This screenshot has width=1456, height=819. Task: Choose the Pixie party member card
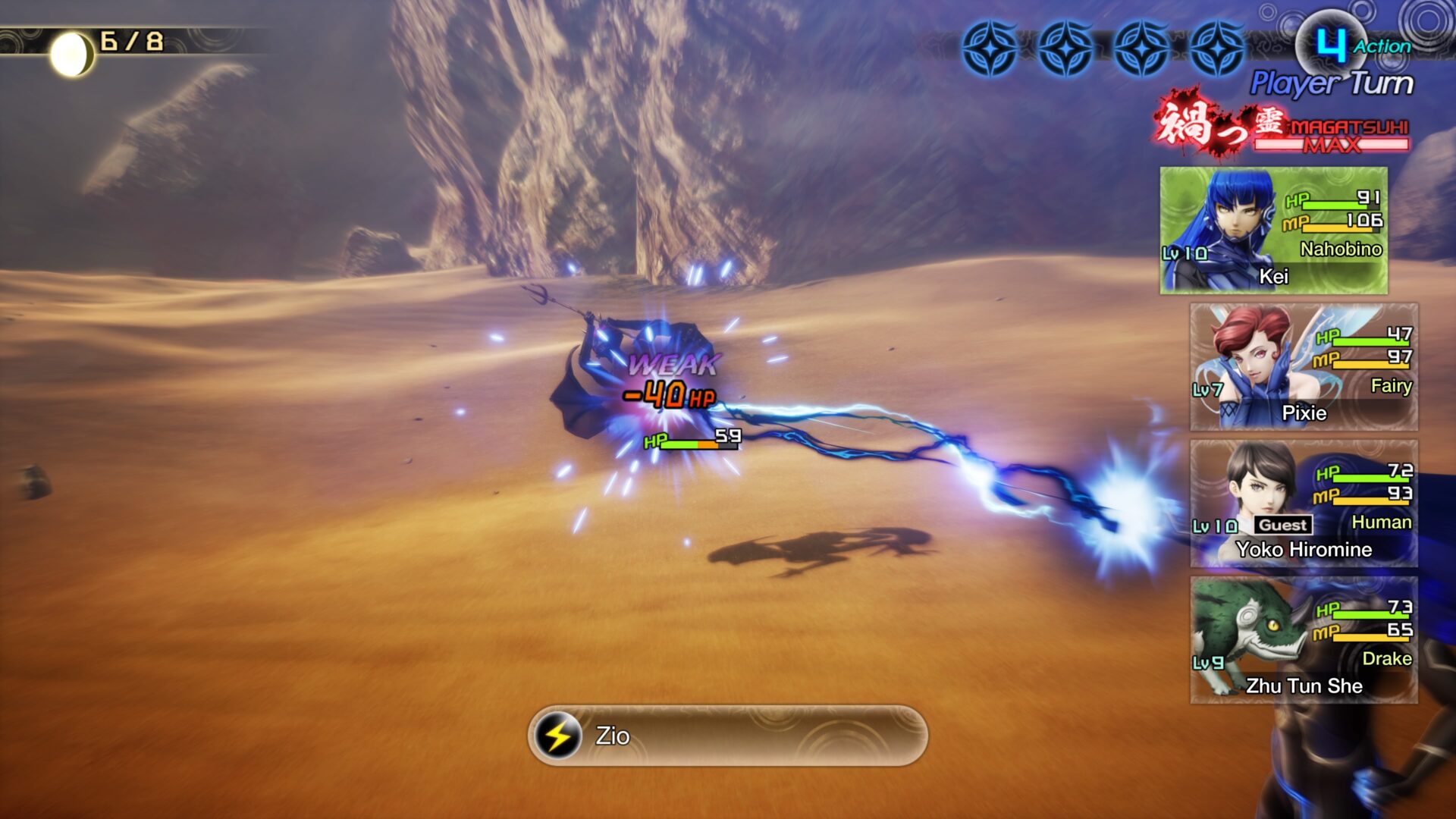click(x=1304, y=367)
